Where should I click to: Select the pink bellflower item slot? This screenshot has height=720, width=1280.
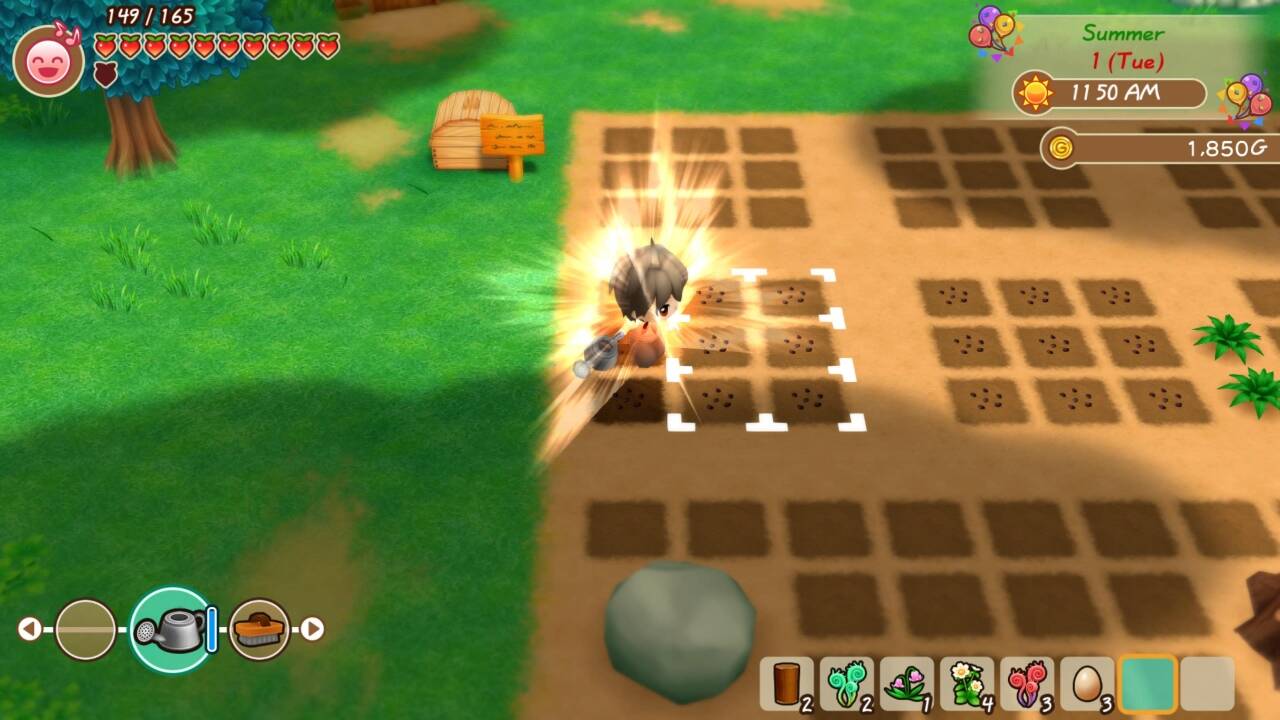906,683
